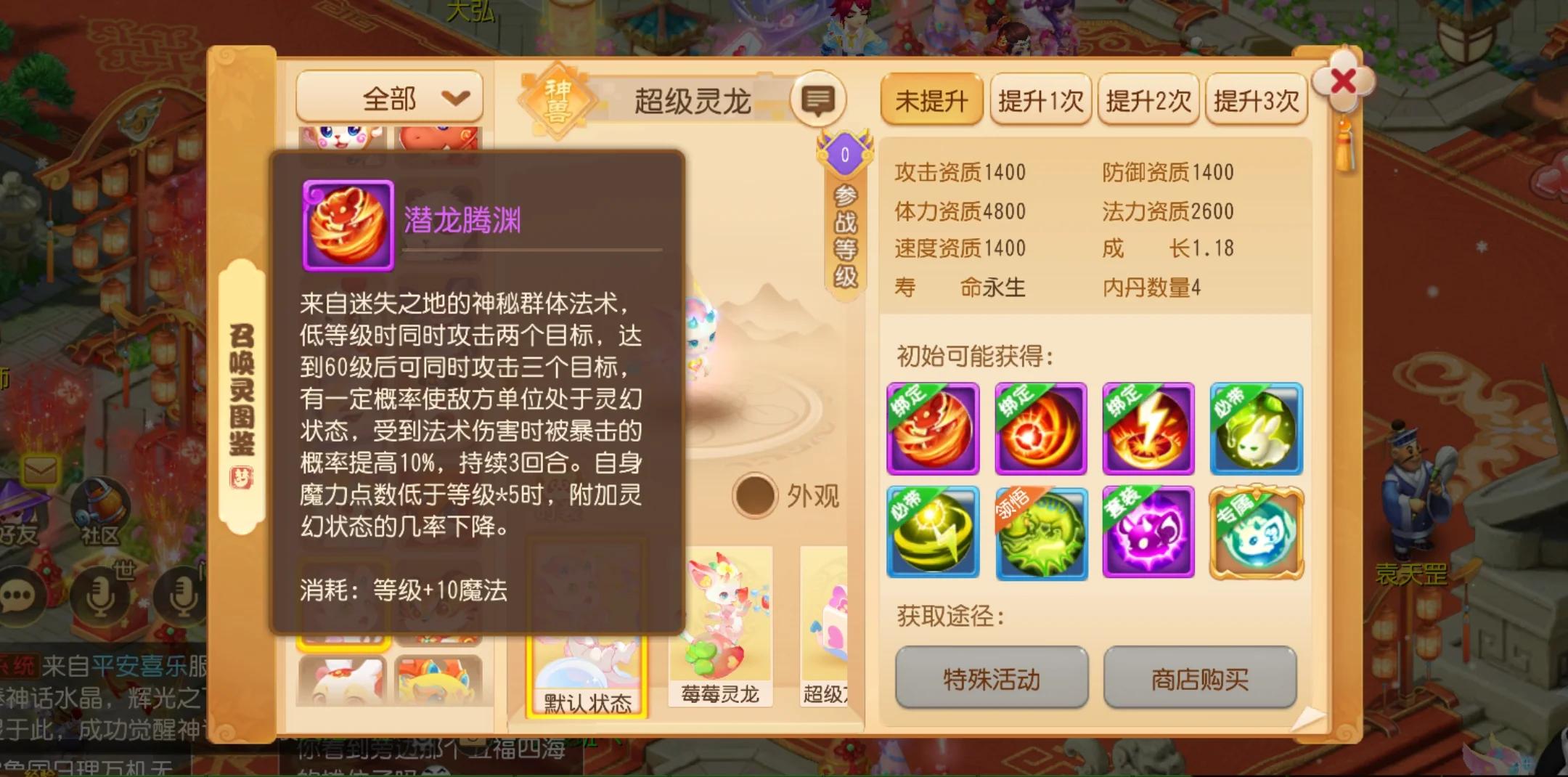Switch to the 提升1次 tab
Viewport: 1568px width, 777px height.
[1040, 100]
